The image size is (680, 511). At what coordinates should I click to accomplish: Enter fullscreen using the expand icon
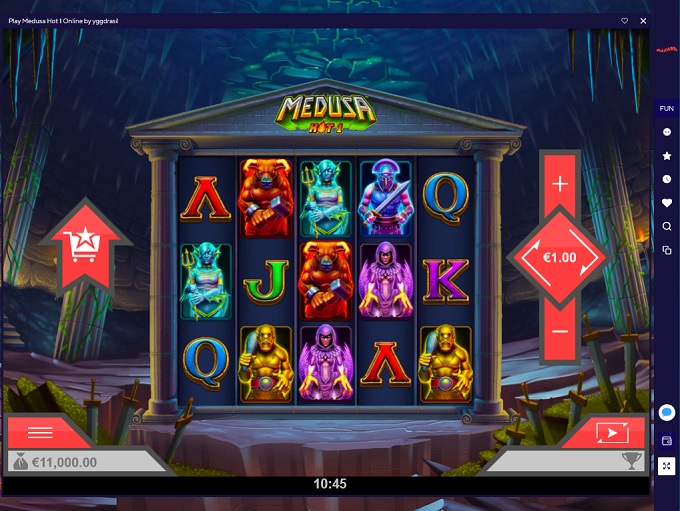point(667,466)
